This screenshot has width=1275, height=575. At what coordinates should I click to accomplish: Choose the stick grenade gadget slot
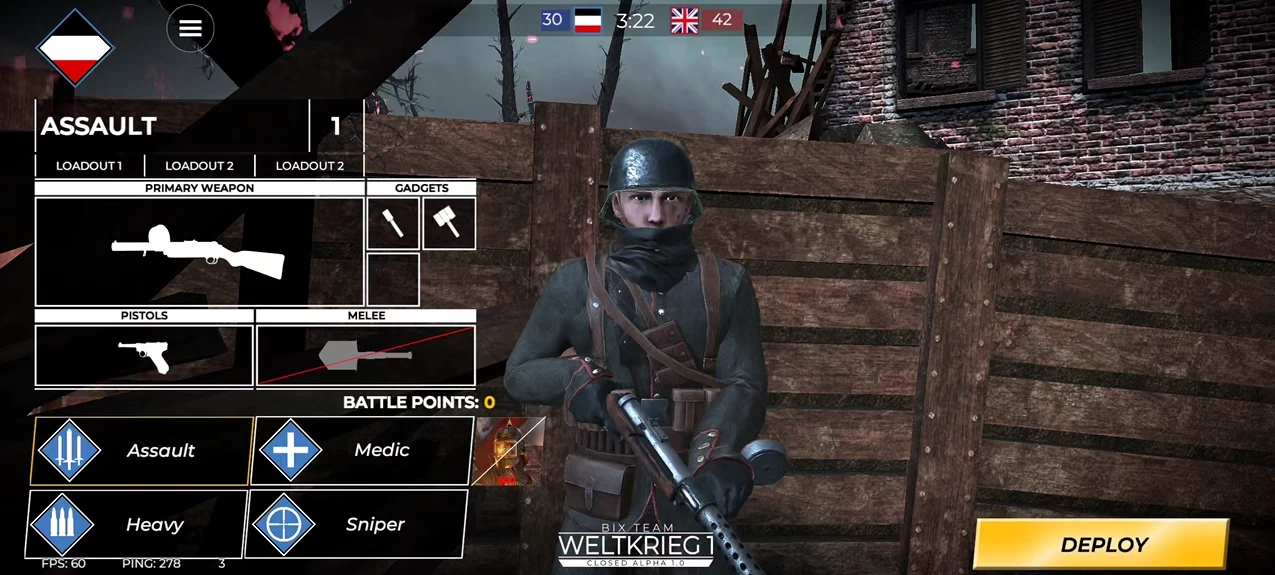click(x=393, y=223)
